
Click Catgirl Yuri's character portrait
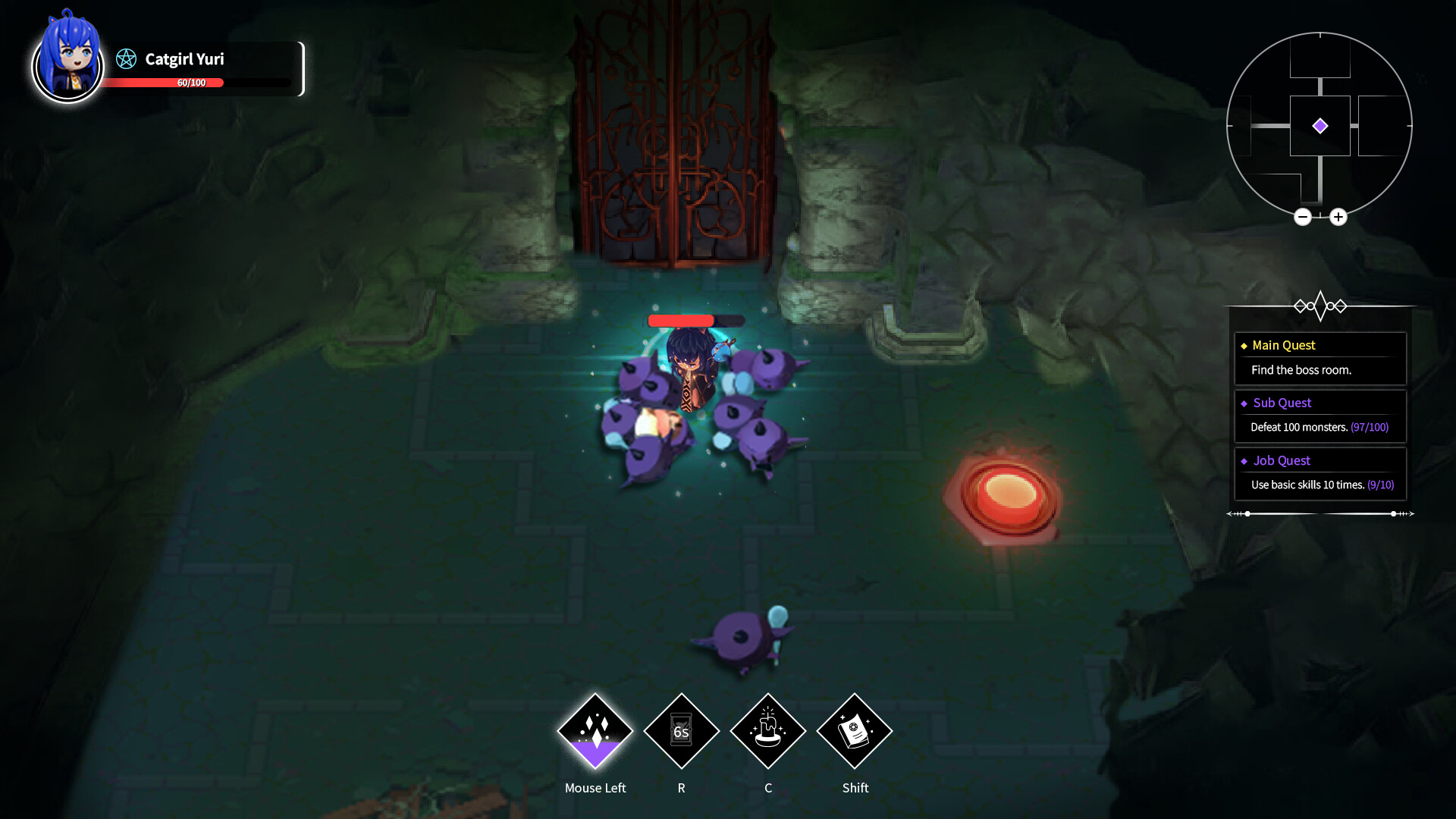click(67, 67)
